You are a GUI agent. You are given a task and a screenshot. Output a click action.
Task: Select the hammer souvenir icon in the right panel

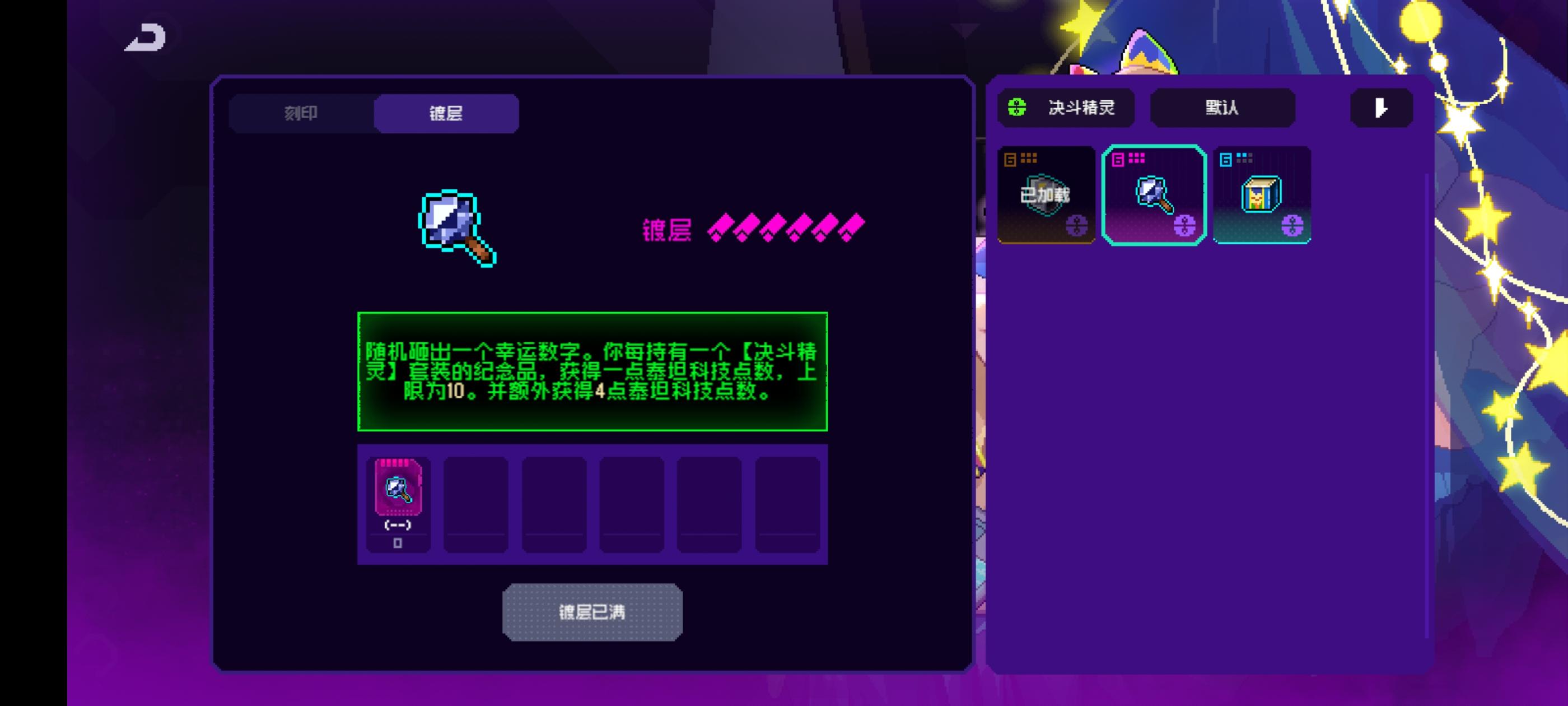[x=1154, y=193]
